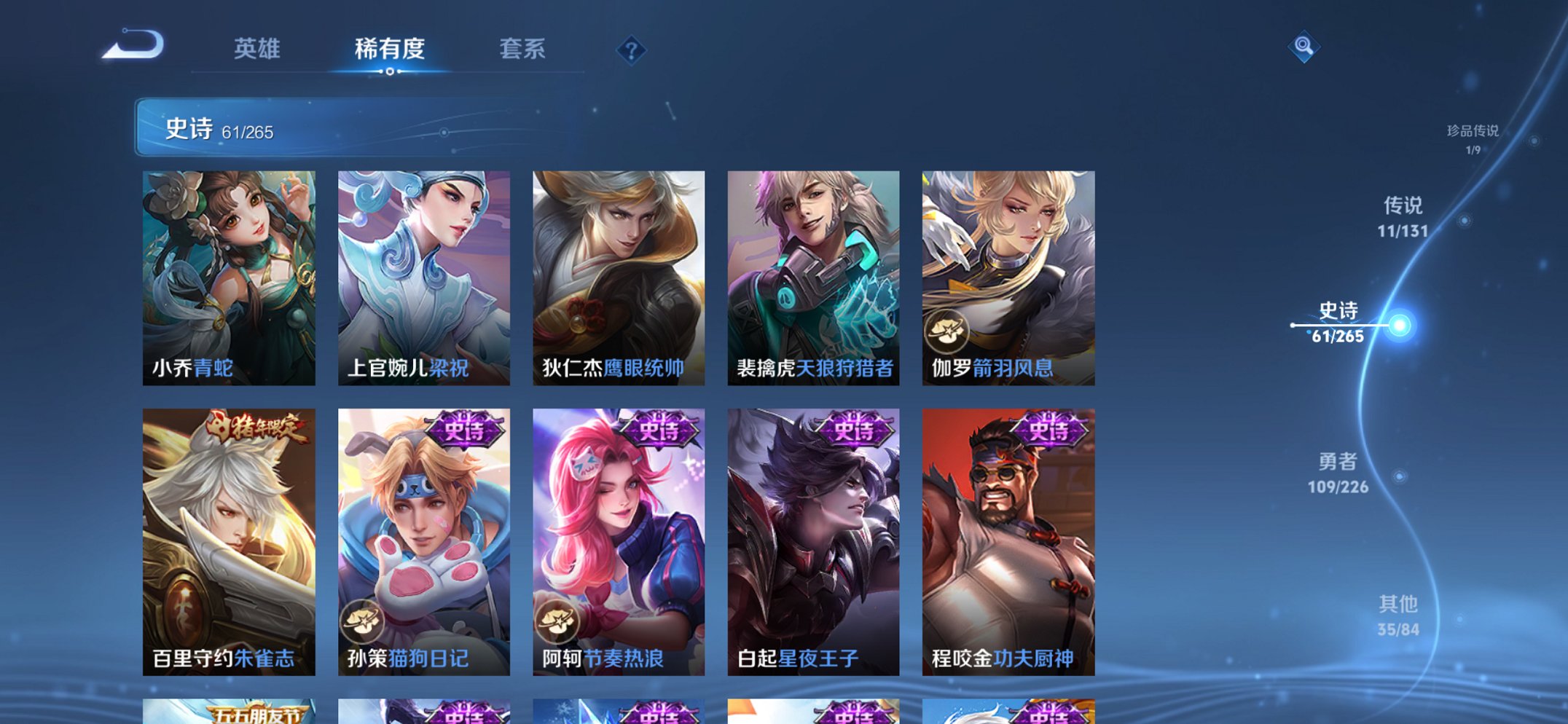
Task: Switch to the 英雄 tab
Action: coord(255,49)
